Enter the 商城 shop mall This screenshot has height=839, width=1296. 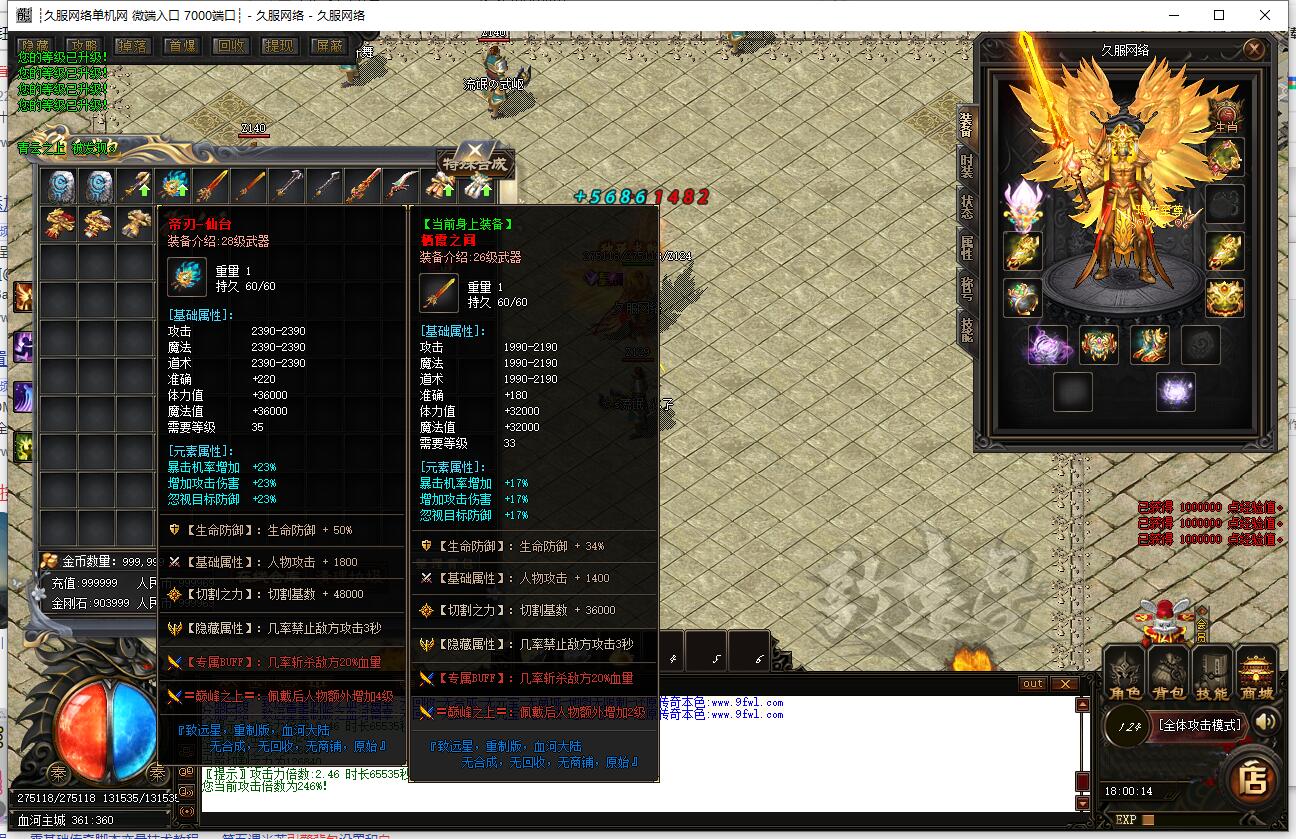click(1256, 674)
